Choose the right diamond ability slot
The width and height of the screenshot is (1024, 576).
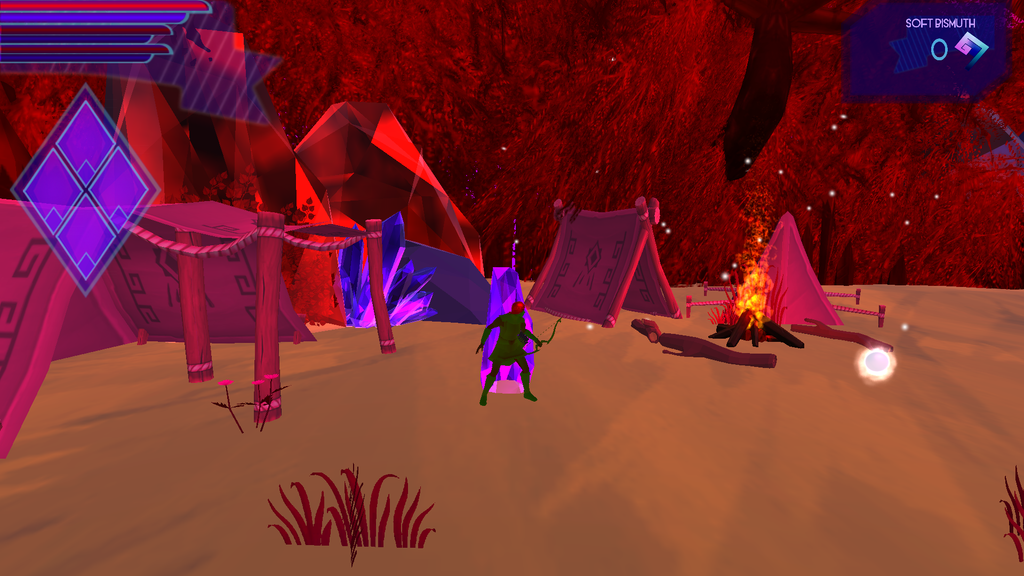[122, 187]
